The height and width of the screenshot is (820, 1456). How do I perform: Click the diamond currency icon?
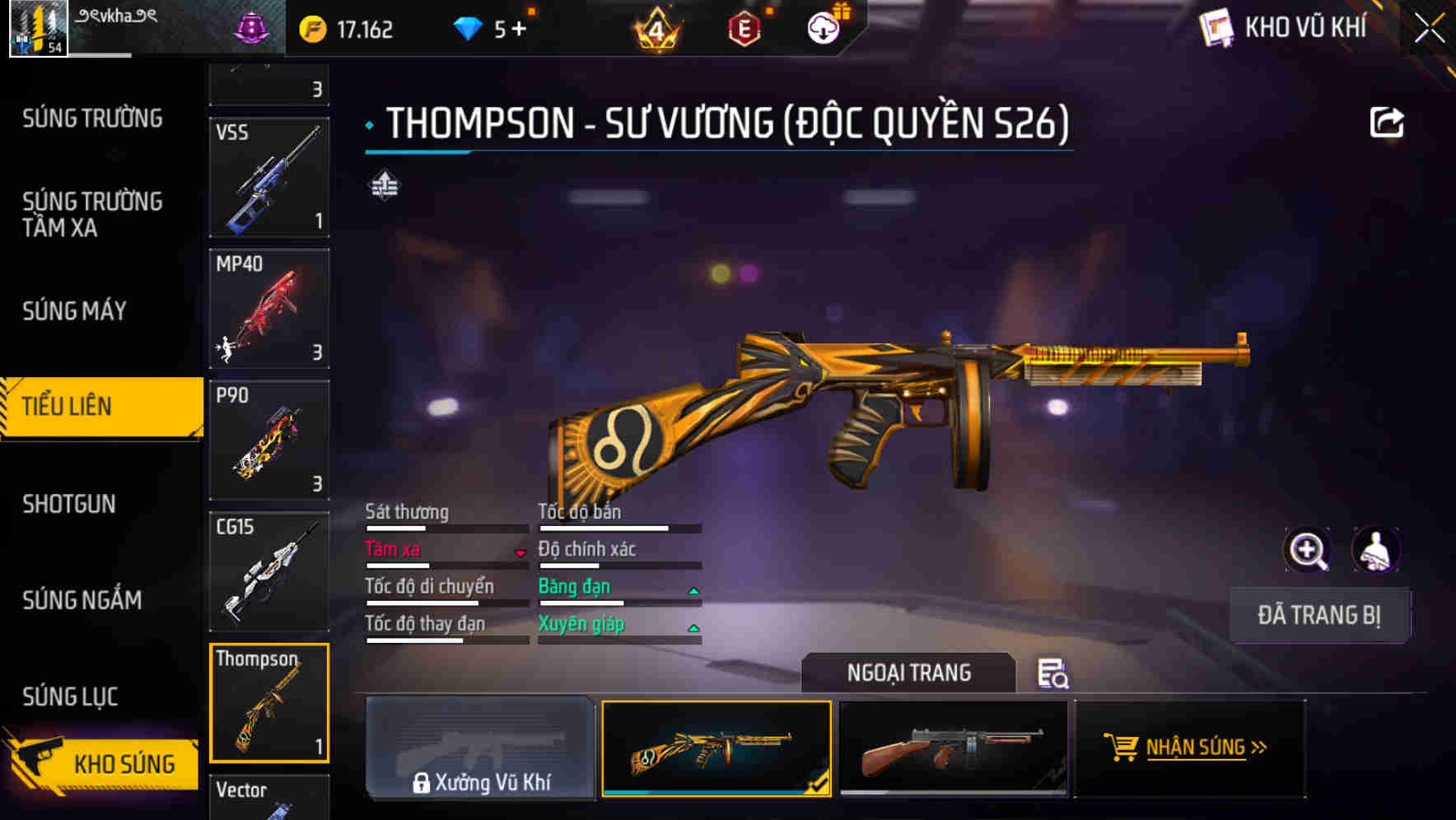(469, 27)
